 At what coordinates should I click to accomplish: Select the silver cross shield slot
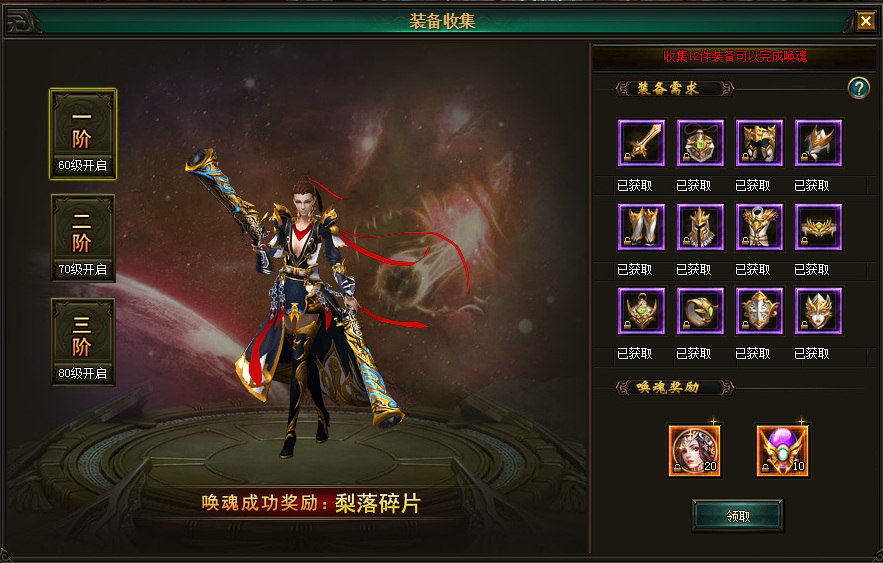click(x=759, y=311)
